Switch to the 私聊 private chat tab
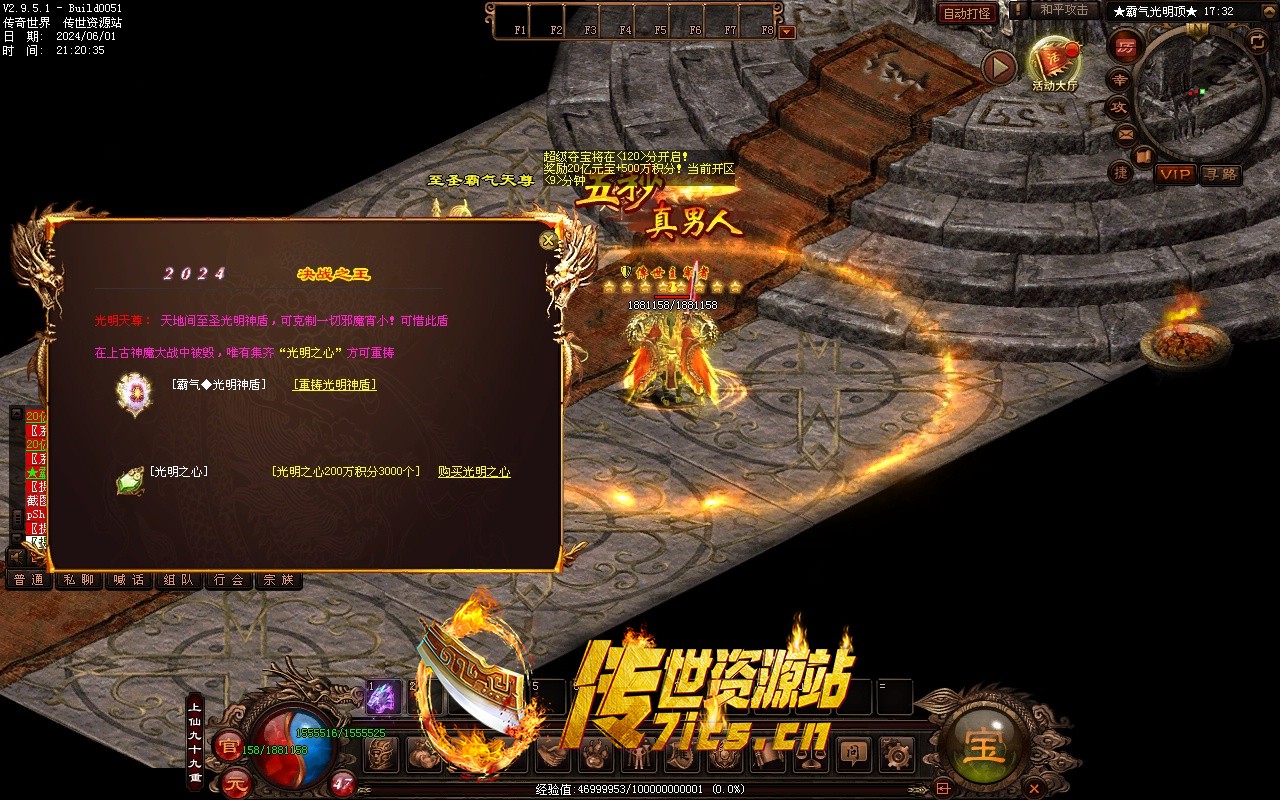Screen dimensions: 1280x800 (x=78, y=580)
